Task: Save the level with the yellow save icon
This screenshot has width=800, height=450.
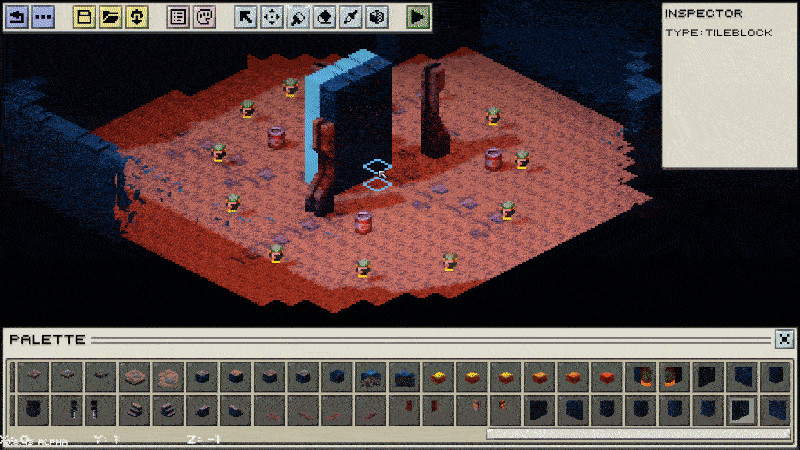Action: pos(136,17)
